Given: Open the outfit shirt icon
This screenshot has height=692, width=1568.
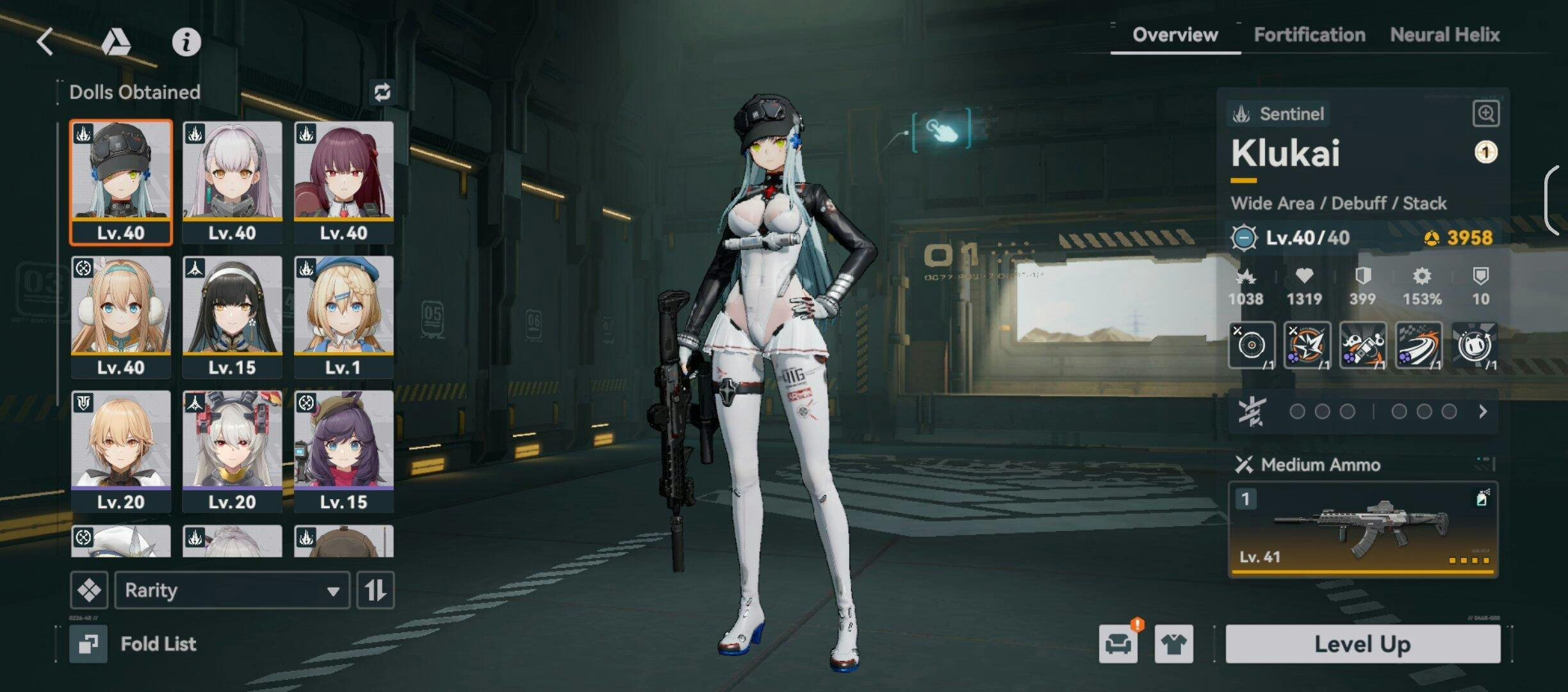Looking at the screenshot, I should coord(1173,644).
